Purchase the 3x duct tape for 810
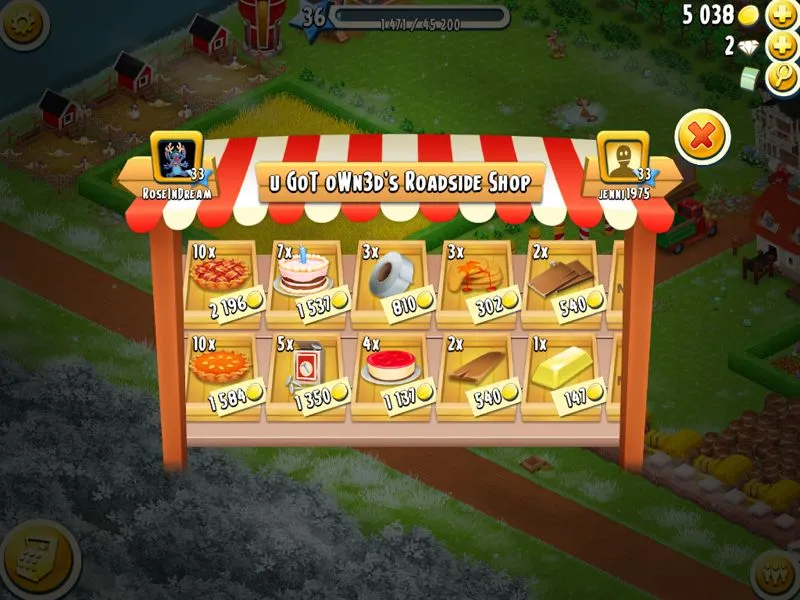Image resolution: width=800 pixels, height=600 pixels. click(391, 282)
